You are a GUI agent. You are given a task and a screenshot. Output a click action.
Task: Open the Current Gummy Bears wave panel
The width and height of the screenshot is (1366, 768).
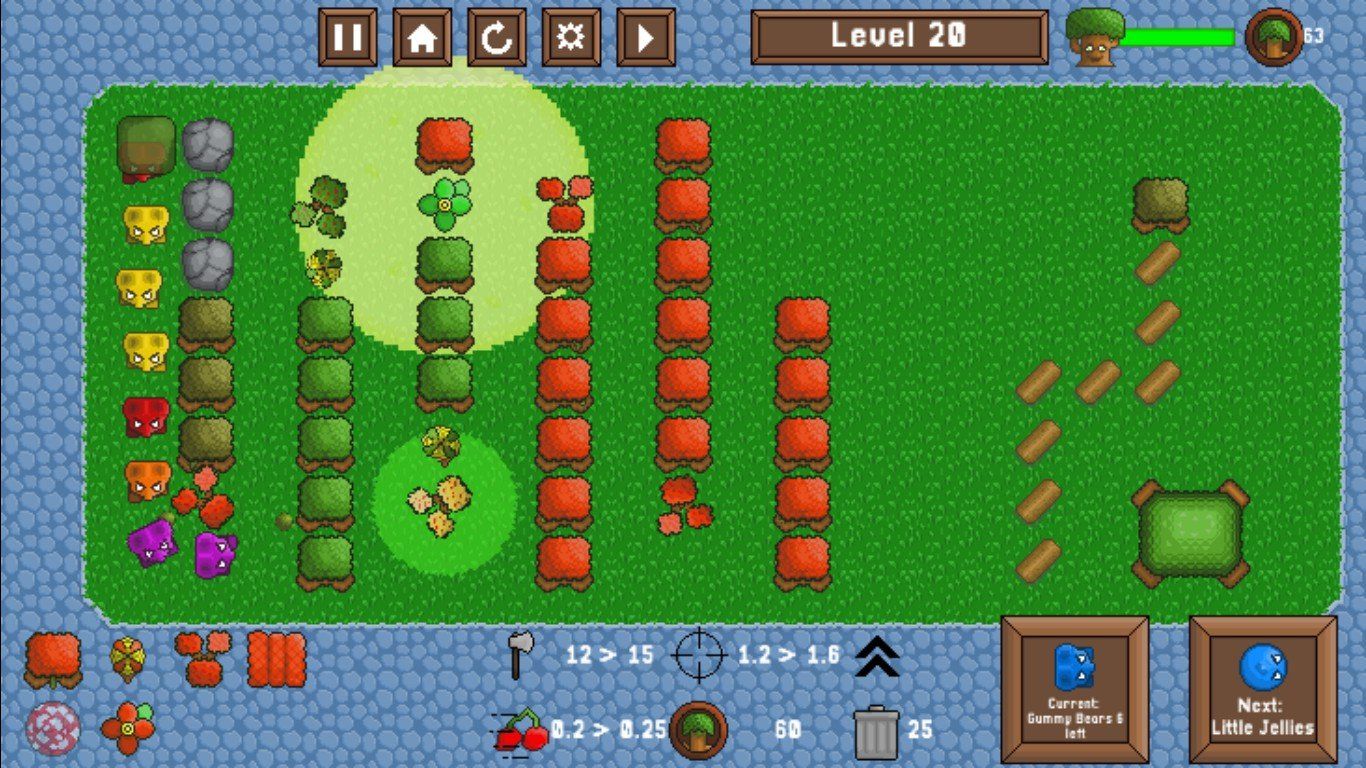[1075, 690]
